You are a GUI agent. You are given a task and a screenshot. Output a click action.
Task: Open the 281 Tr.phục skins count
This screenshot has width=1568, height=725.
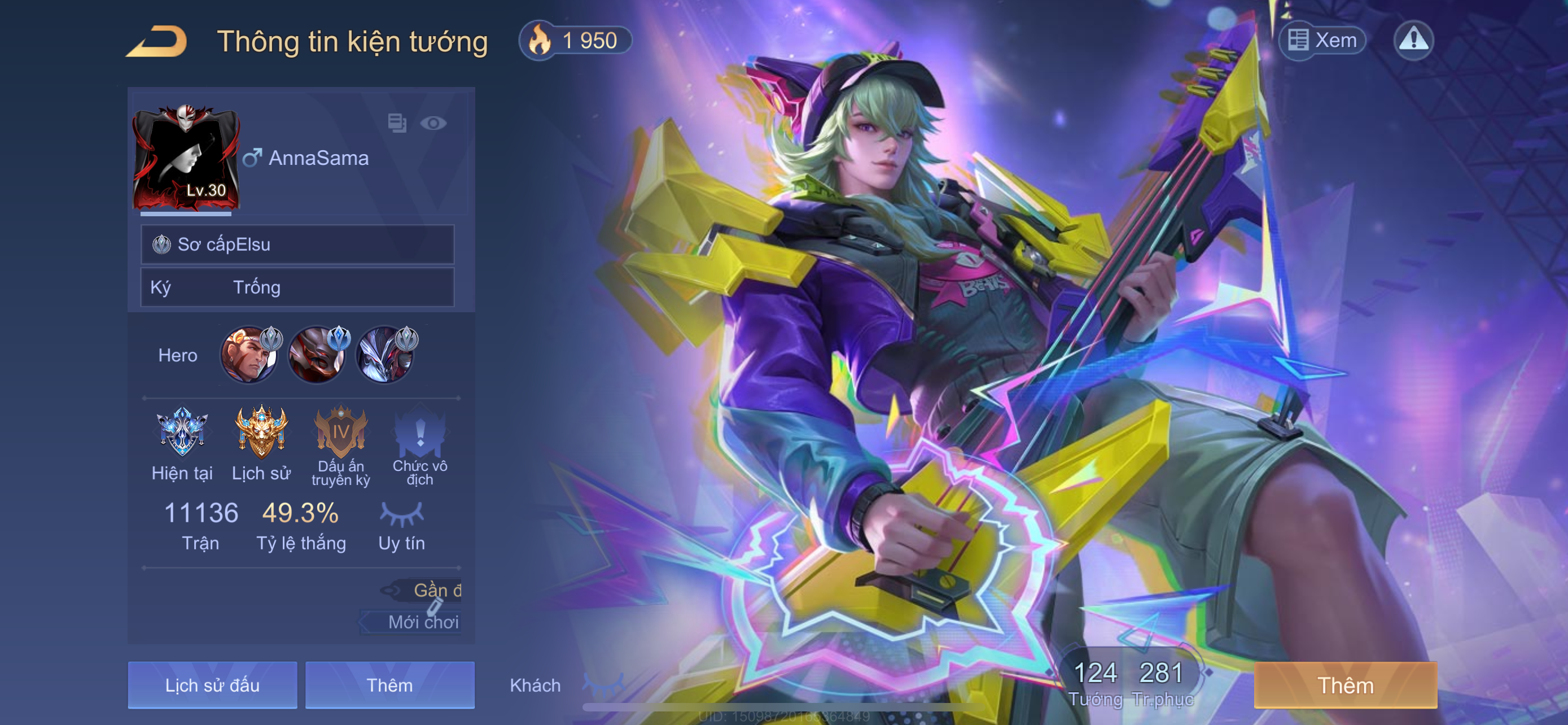(x=1162, y=682)
